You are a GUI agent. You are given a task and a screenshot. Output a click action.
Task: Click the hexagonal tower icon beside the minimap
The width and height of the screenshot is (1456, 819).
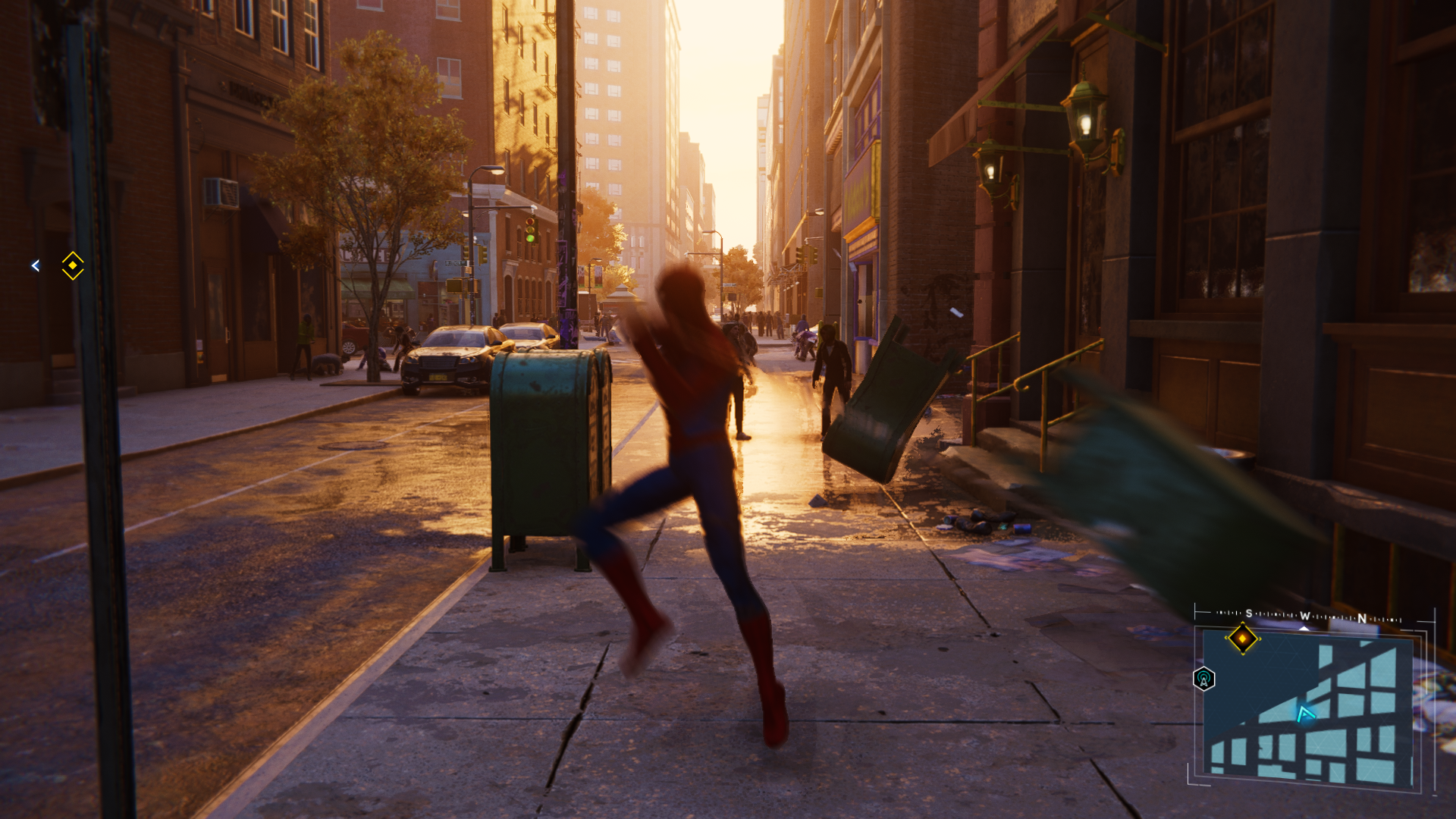[x=1204, y=679]
